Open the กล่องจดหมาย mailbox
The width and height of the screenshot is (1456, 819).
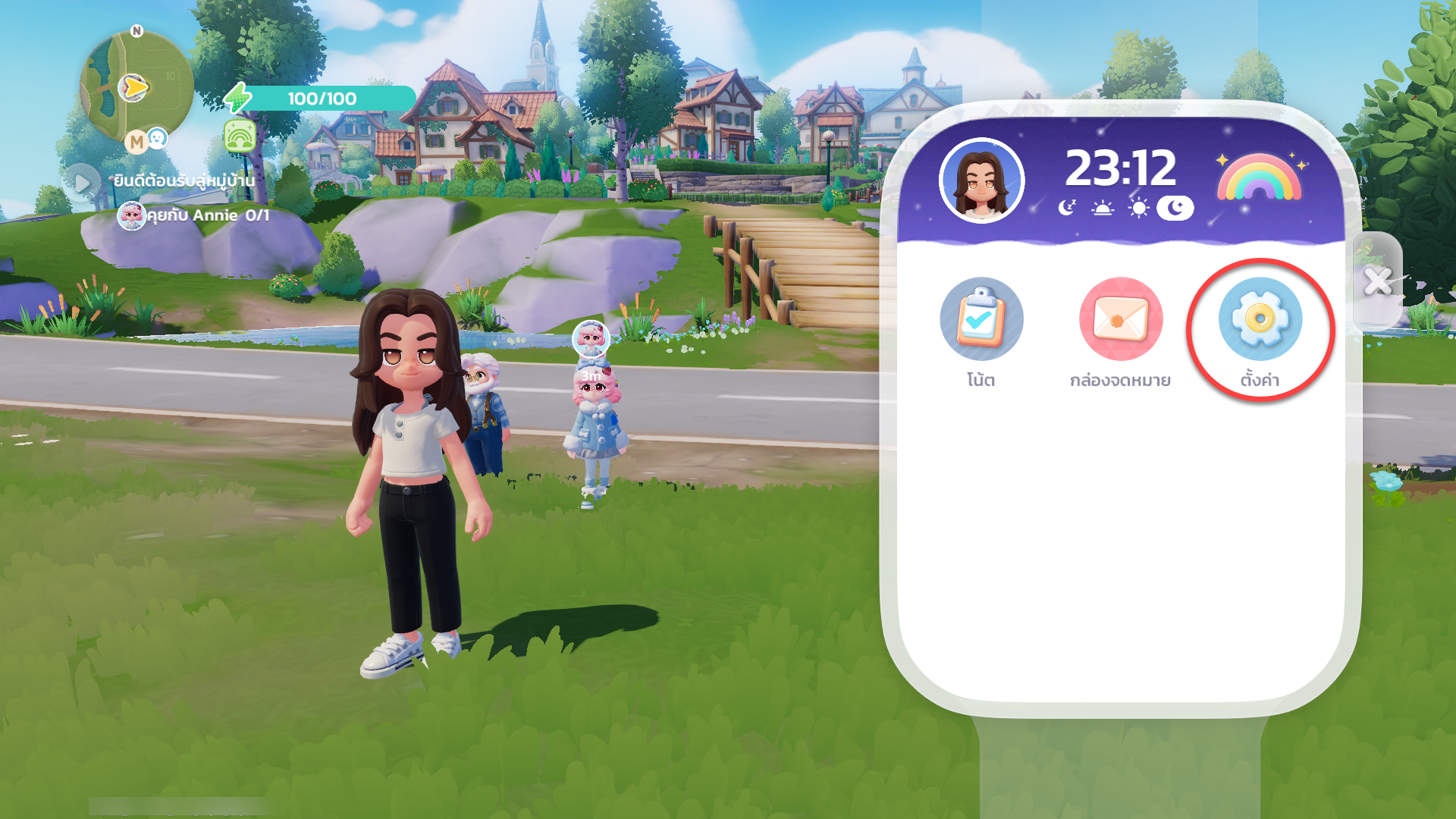(1120, 319)
